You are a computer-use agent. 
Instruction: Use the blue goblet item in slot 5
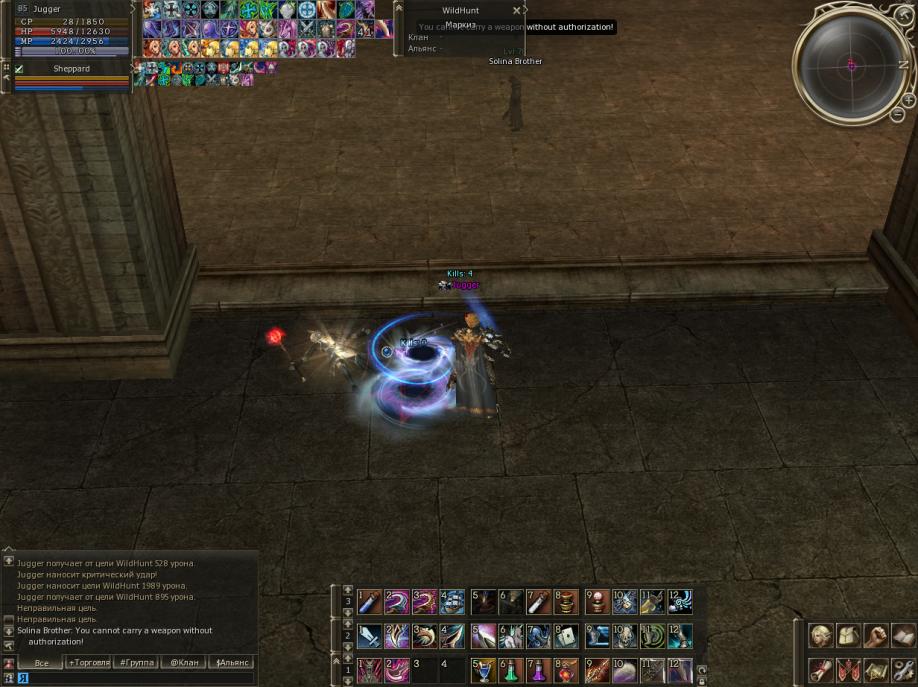[x=483, y=669]
